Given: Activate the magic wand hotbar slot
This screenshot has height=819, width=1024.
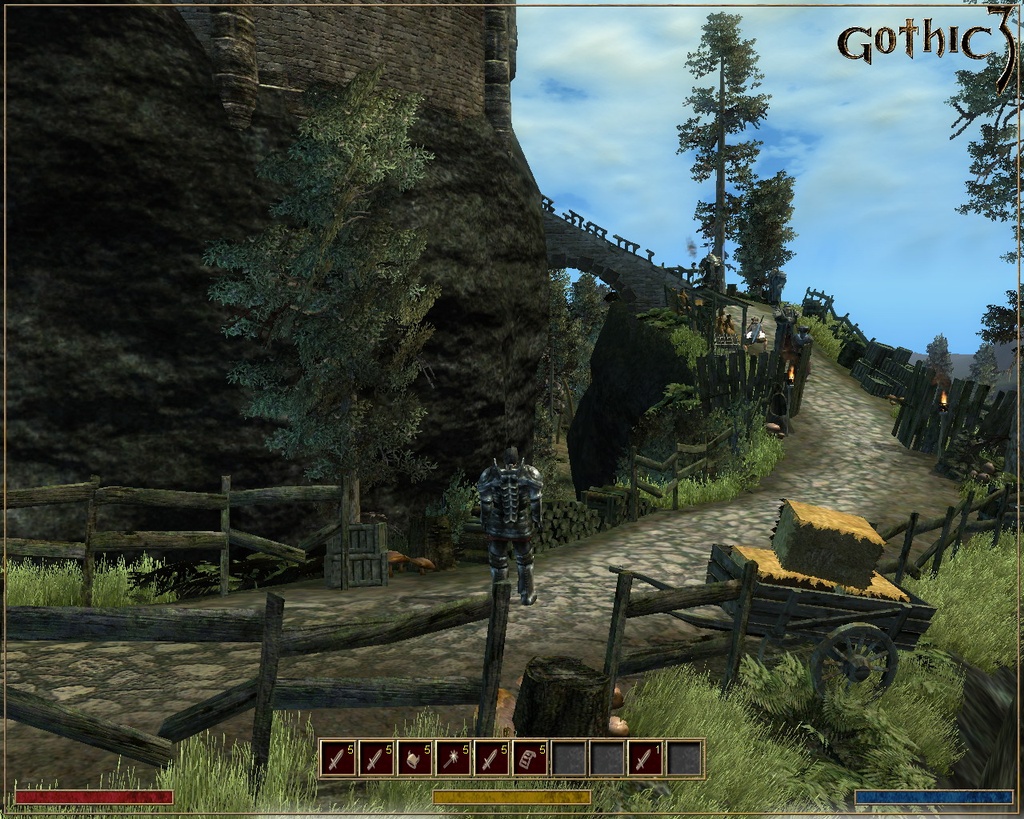Looking at the screenshot, I should [x=453, y=759].
